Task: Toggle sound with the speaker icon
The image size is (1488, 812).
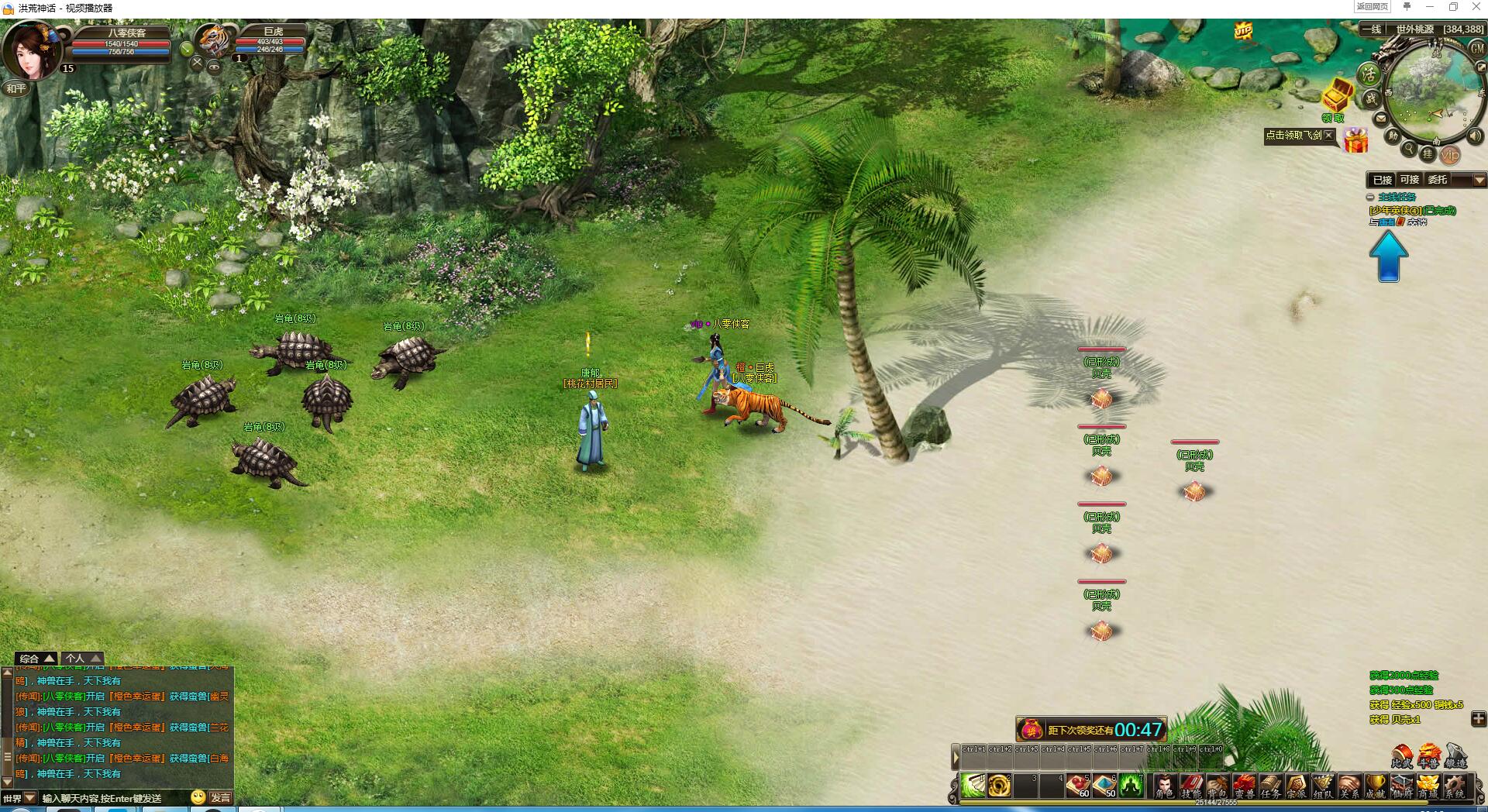Action: (1475, 136)
